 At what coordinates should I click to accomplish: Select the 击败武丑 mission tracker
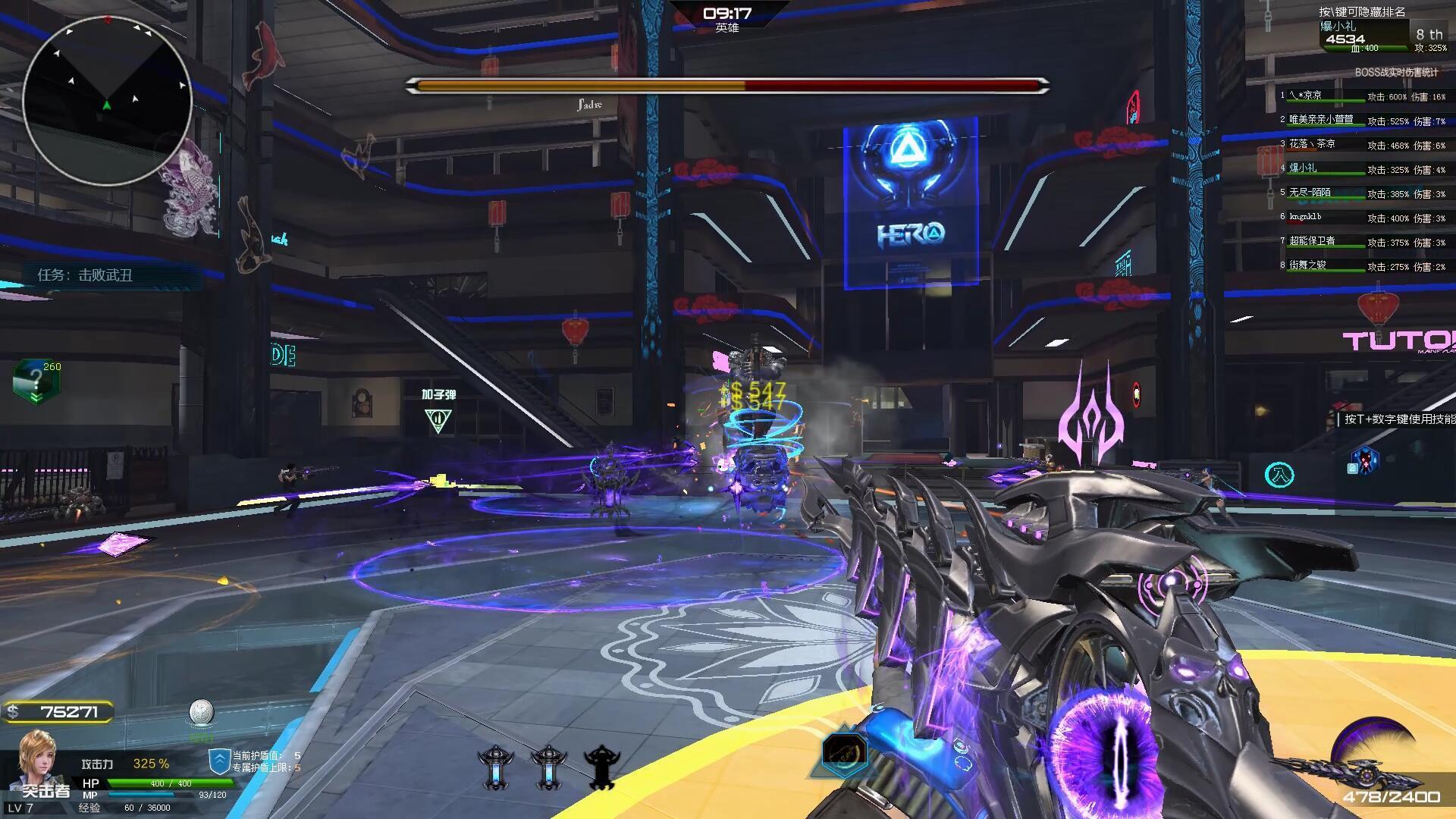[85, 275]
